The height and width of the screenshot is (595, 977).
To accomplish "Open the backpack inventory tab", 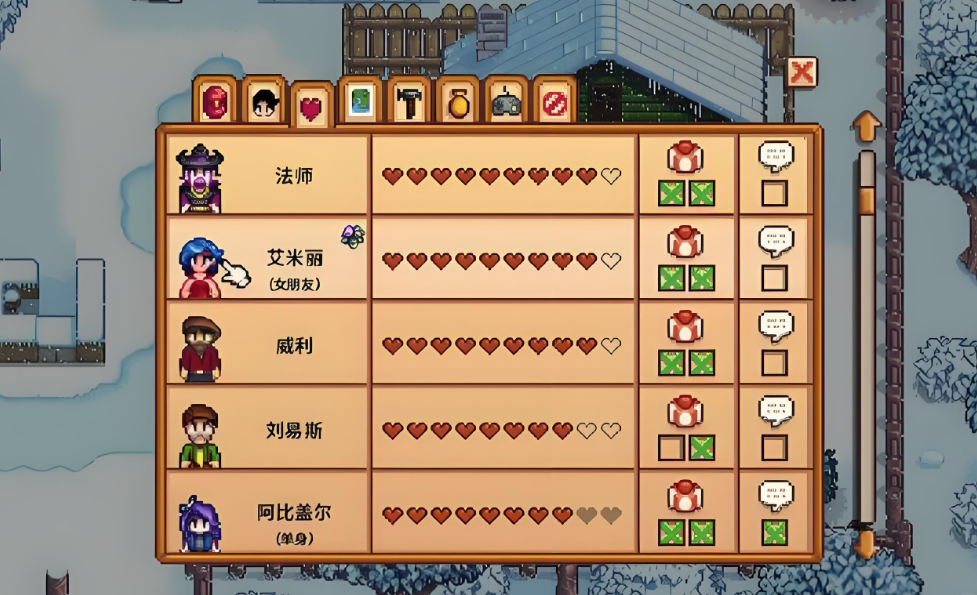I will (x=215, y=101).
